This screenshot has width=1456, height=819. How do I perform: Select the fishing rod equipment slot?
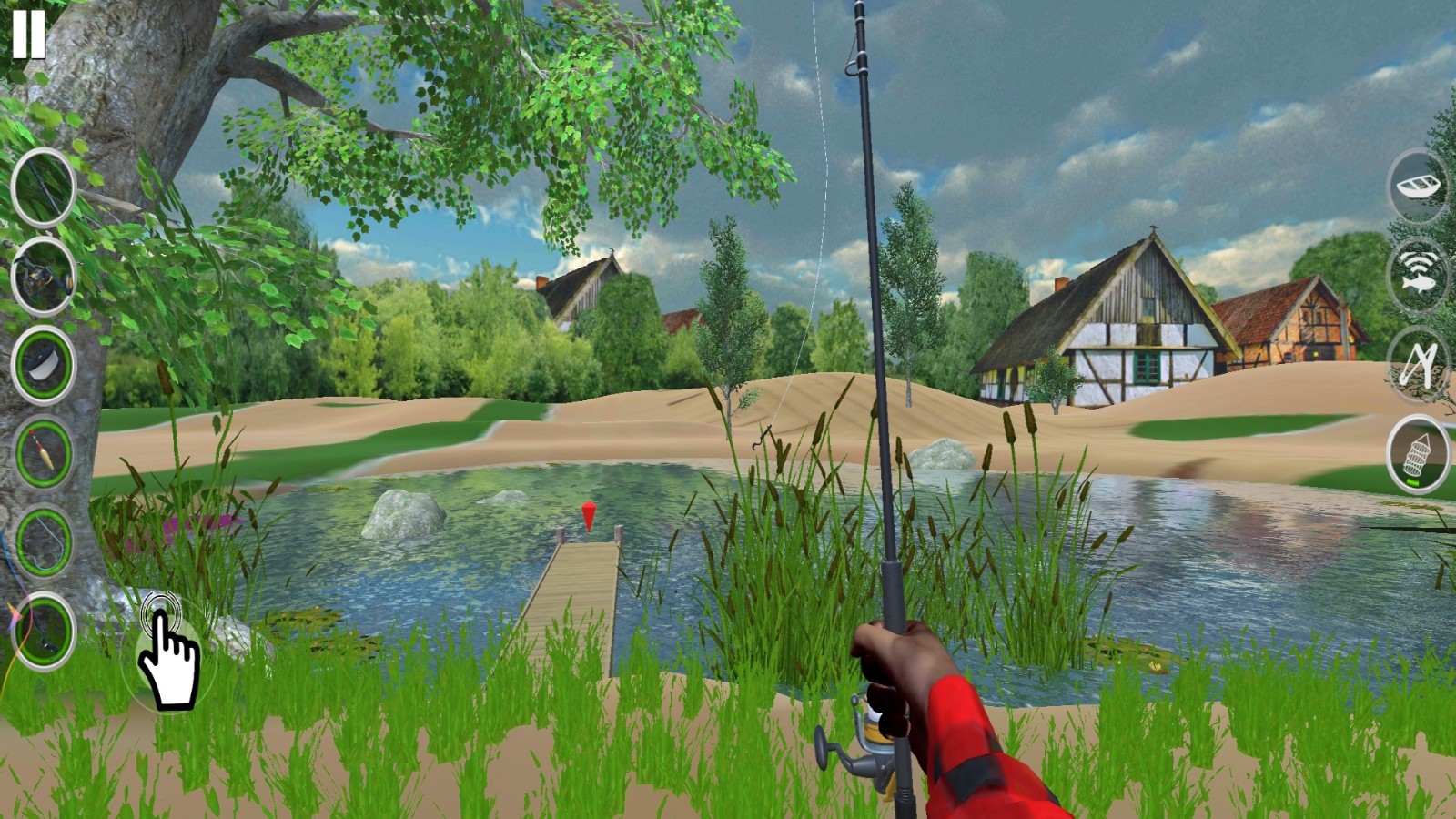(43, 188)
